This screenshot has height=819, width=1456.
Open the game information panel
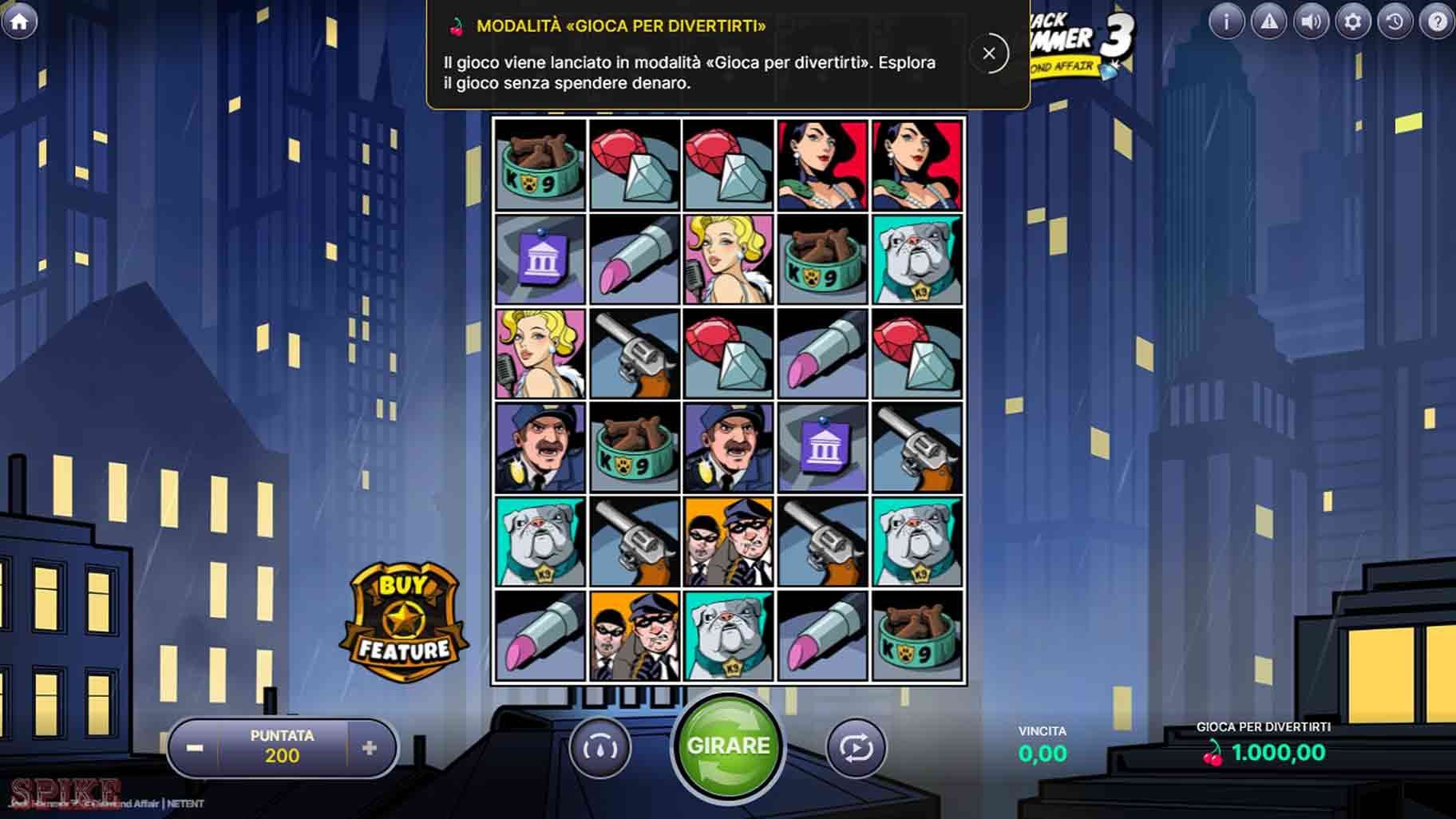pos(1227,22)
